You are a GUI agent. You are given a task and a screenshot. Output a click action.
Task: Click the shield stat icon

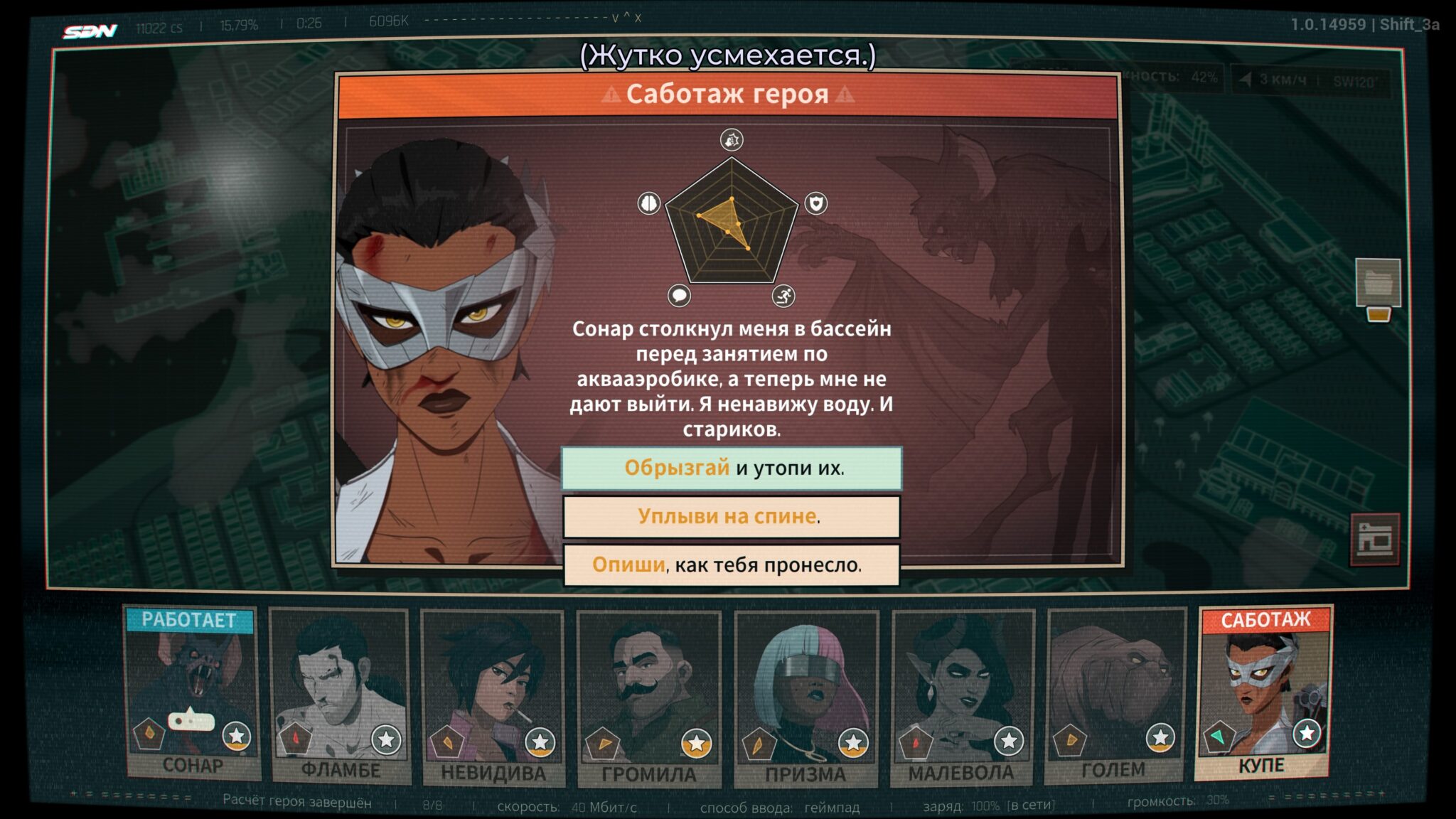(x=815, y=204)
